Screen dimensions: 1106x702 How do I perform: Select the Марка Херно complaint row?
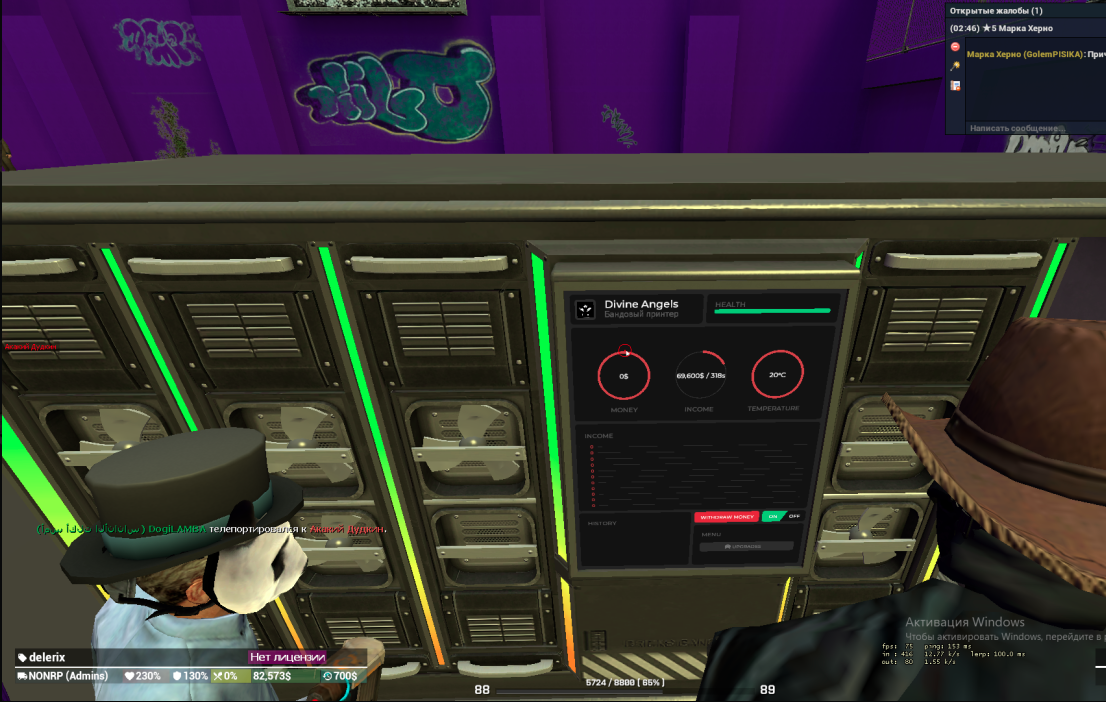[x=1020, y=28]
